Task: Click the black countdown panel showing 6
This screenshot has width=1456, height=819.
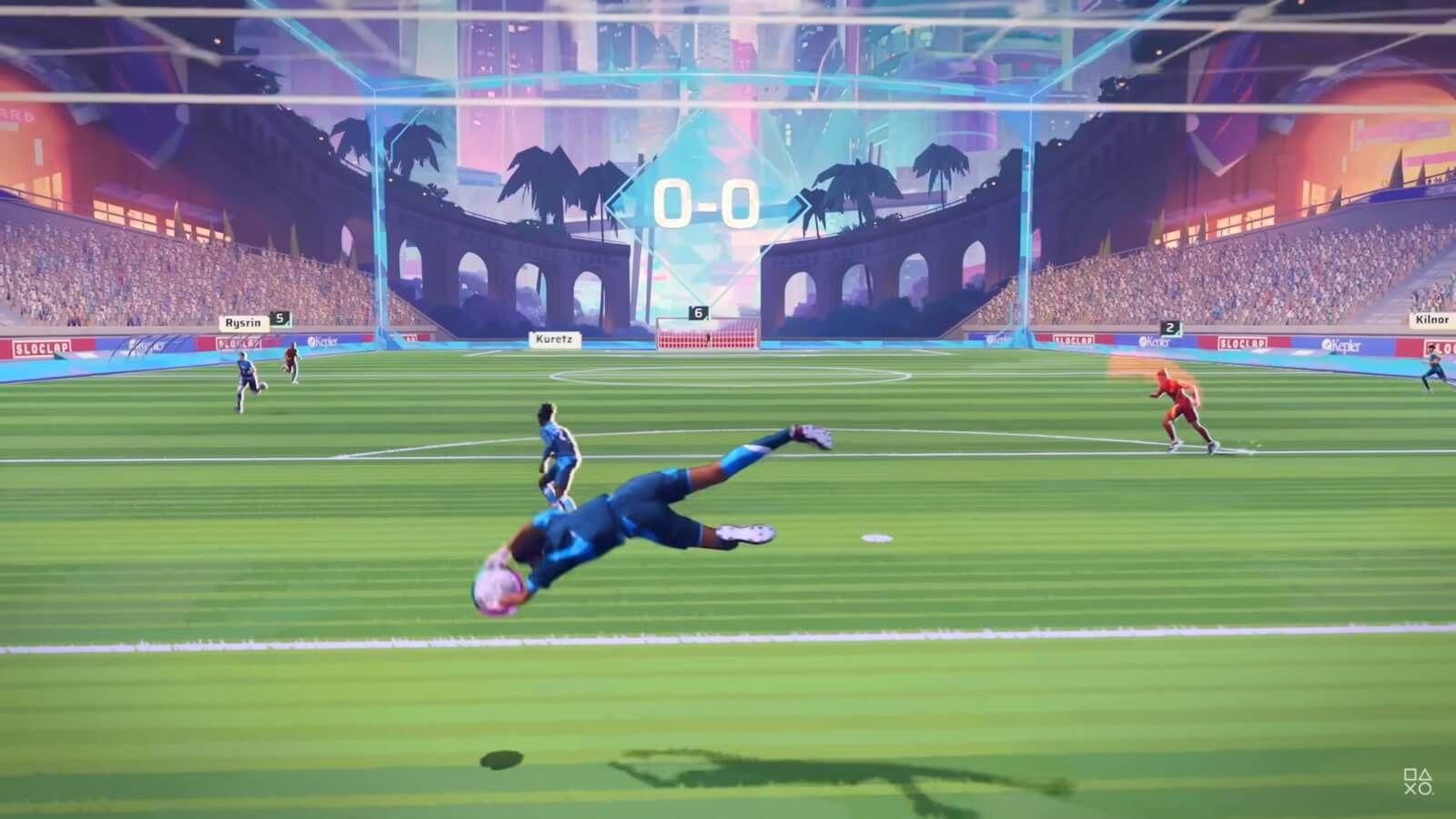Action: (697, 314)
